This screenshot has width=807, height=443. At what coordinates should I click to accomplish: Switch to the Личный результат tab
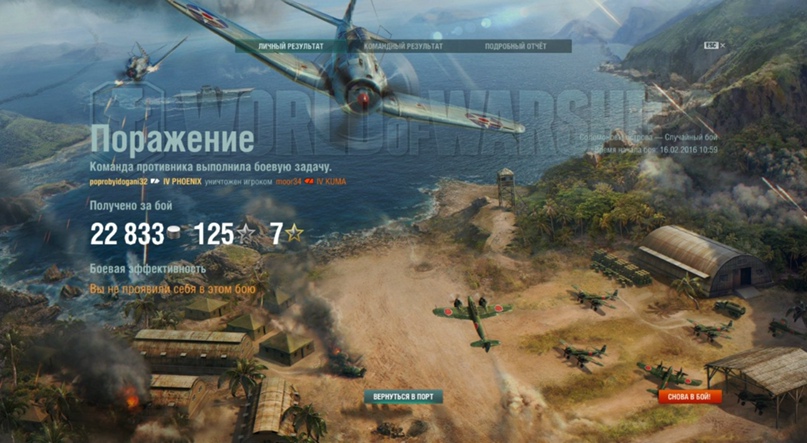click(x=290, y=46)
